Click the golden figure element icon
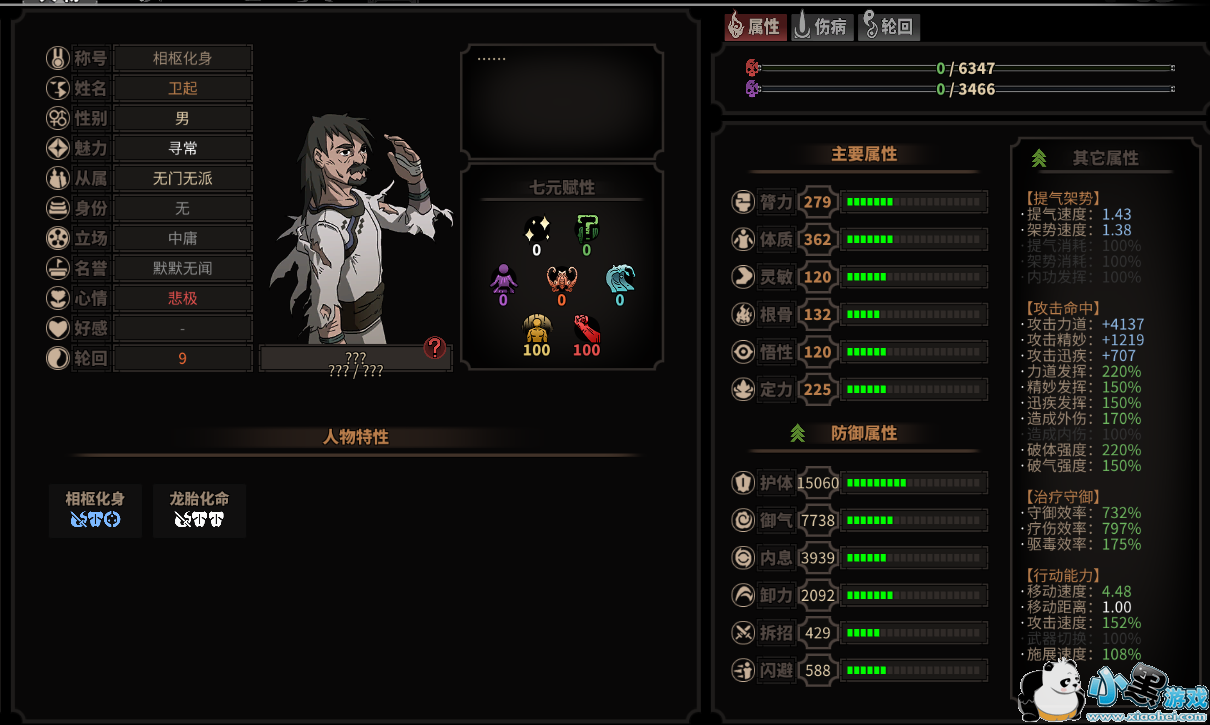Screen dimensions: 1210x725 pyautogui.click(x=537, y=329)
